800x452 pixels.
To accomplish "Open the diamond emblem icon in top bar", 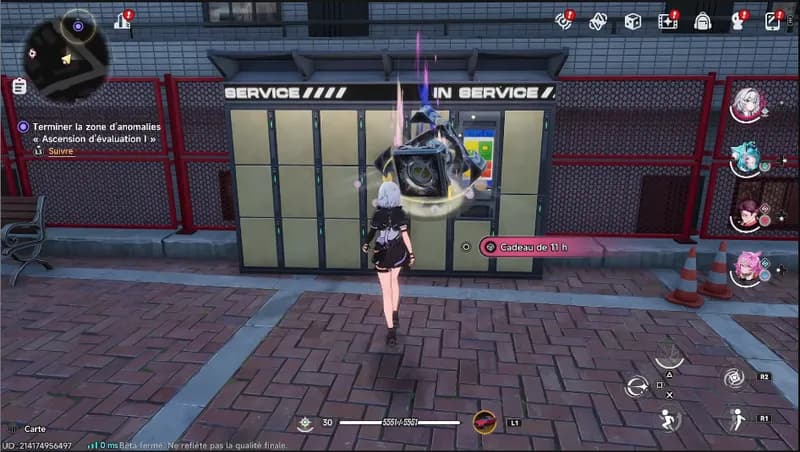I will (598, 21).
